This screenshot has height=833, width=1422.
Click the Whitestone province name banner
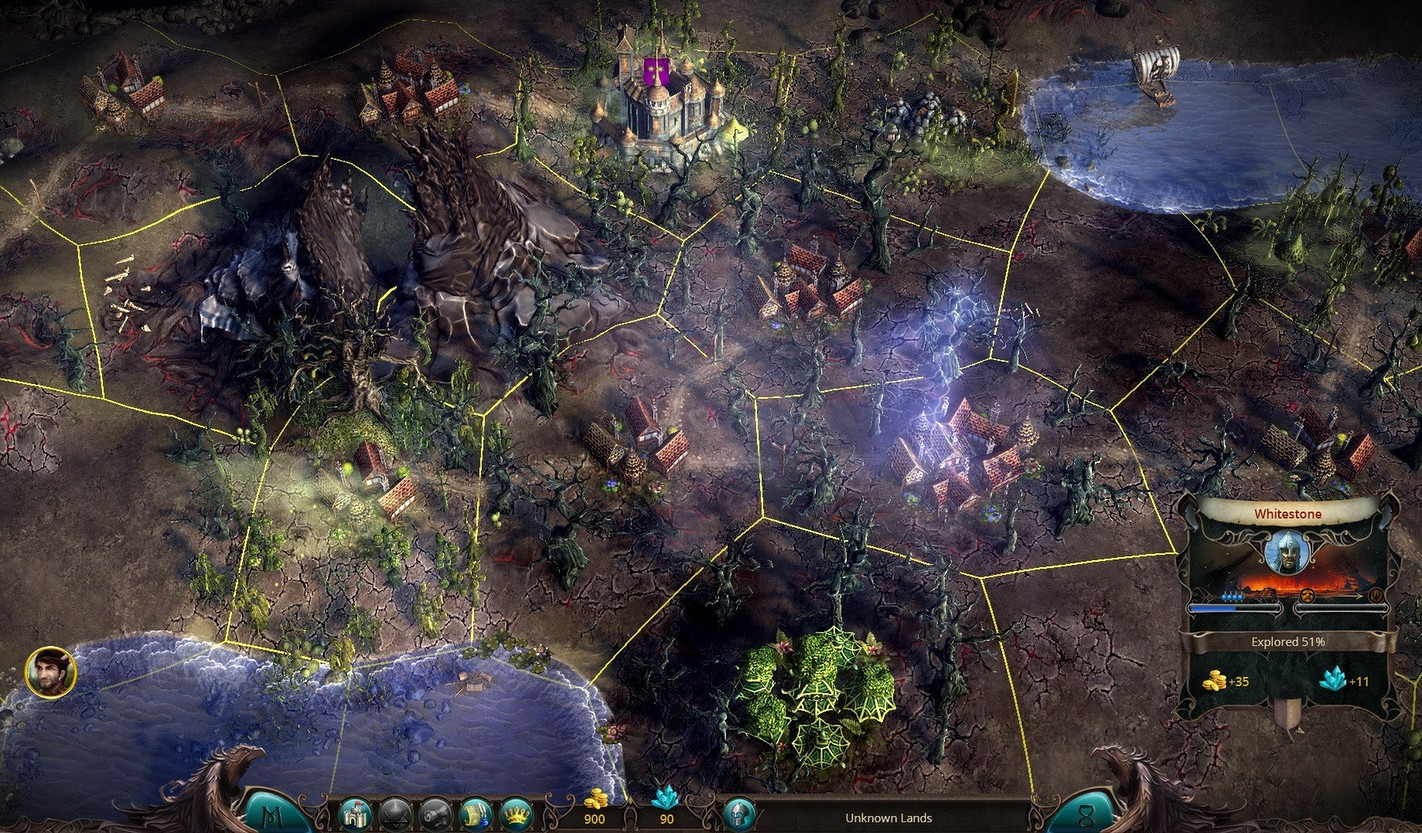pos(1288,513)
